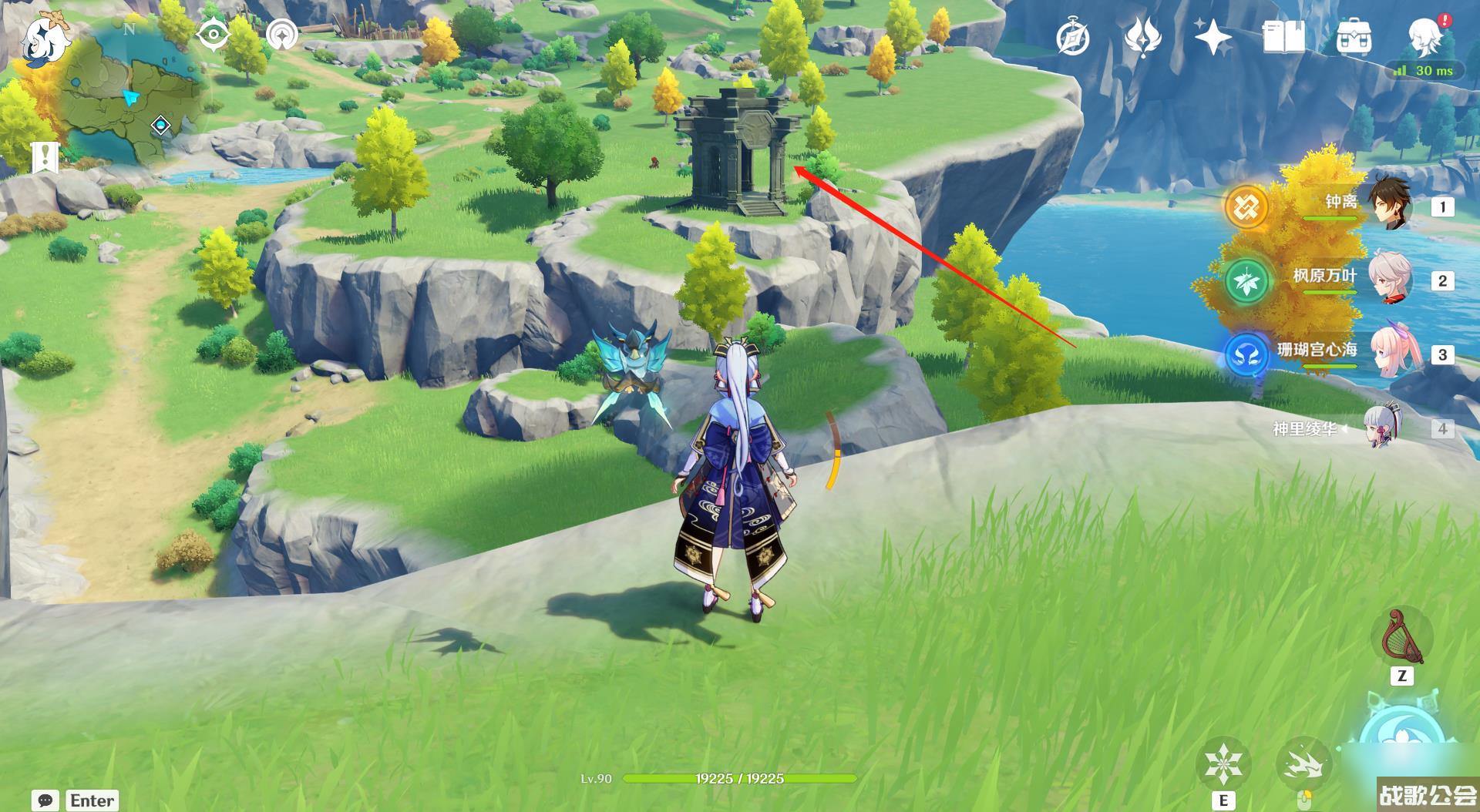
Task: Use the lyre gadget icon
Action: click(1402, 636)
